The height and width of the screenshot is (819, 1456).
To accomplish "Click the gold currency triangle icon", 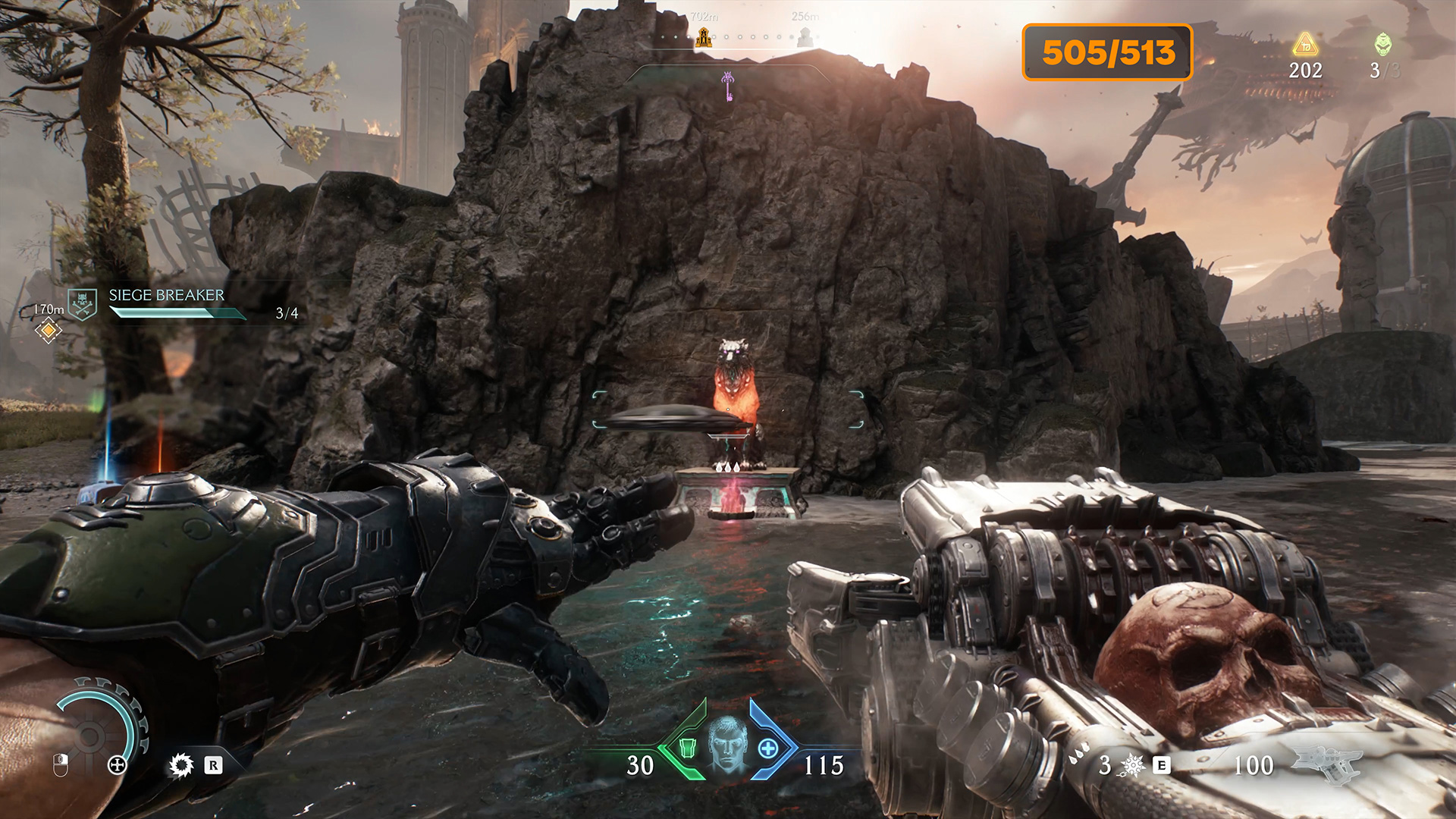I will 1305,45.
